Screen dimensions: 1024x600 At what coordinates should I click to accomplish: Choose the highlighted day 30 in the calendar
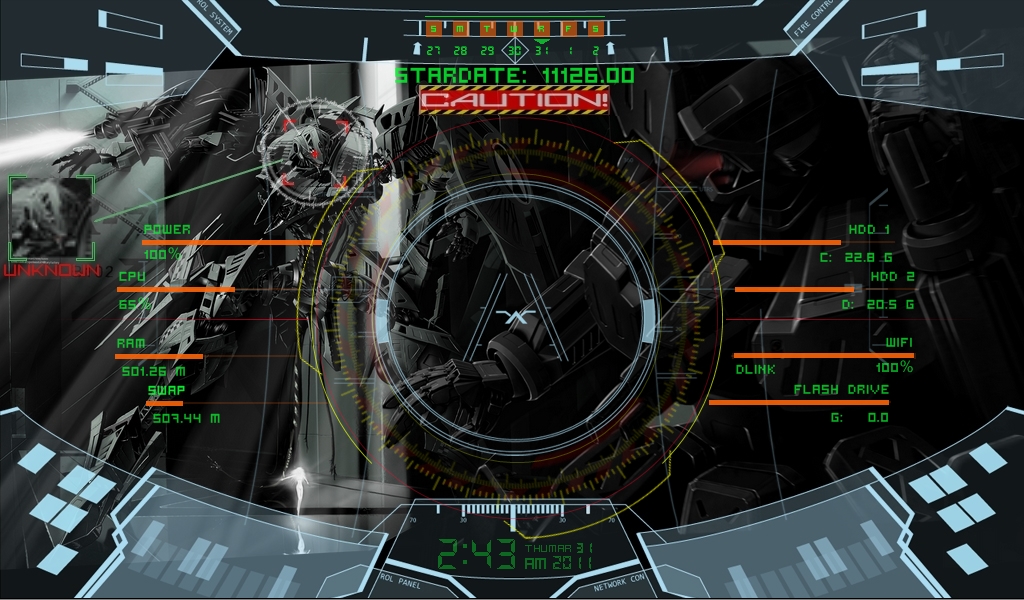coord(514,49)
